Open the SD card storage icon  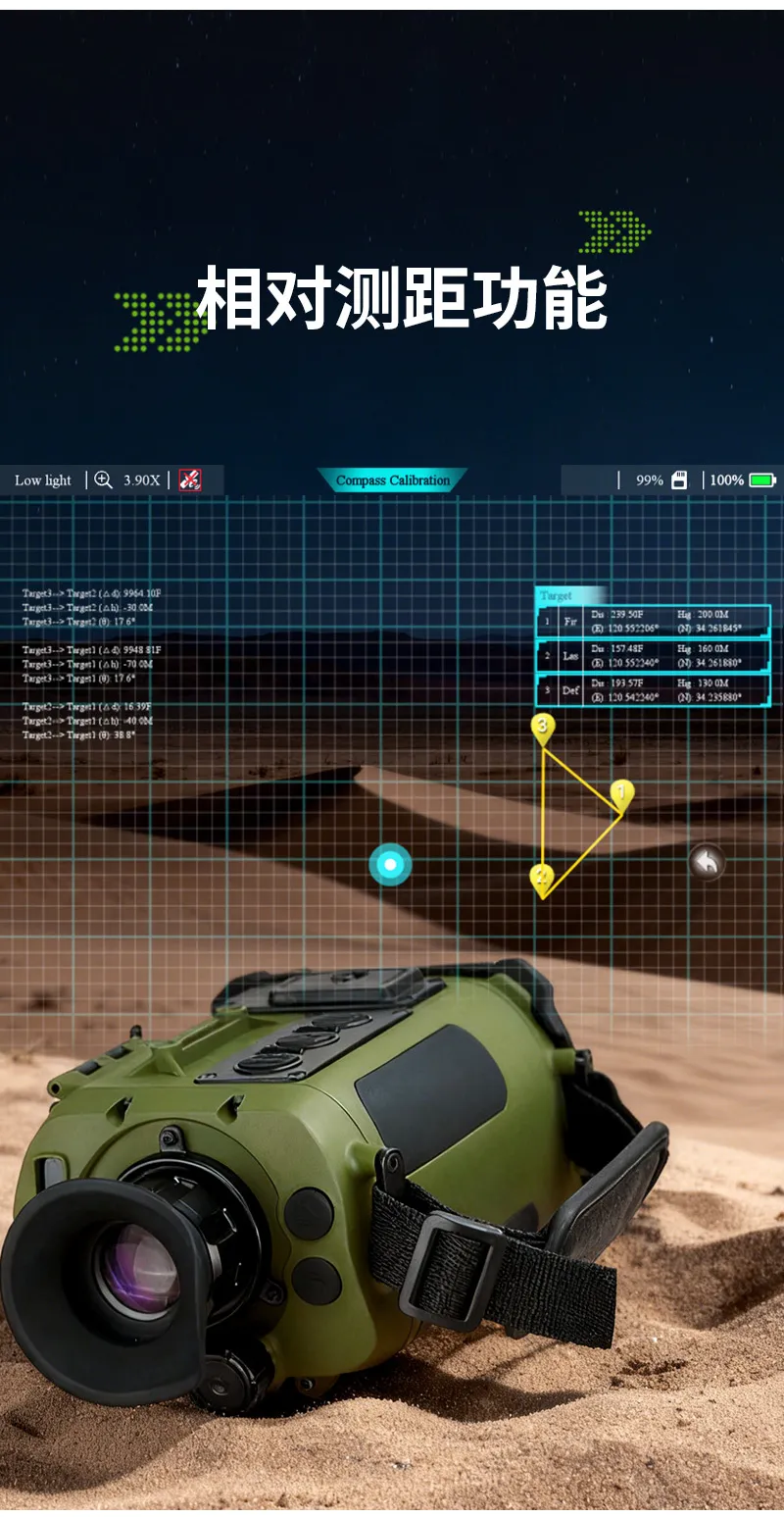679,480
